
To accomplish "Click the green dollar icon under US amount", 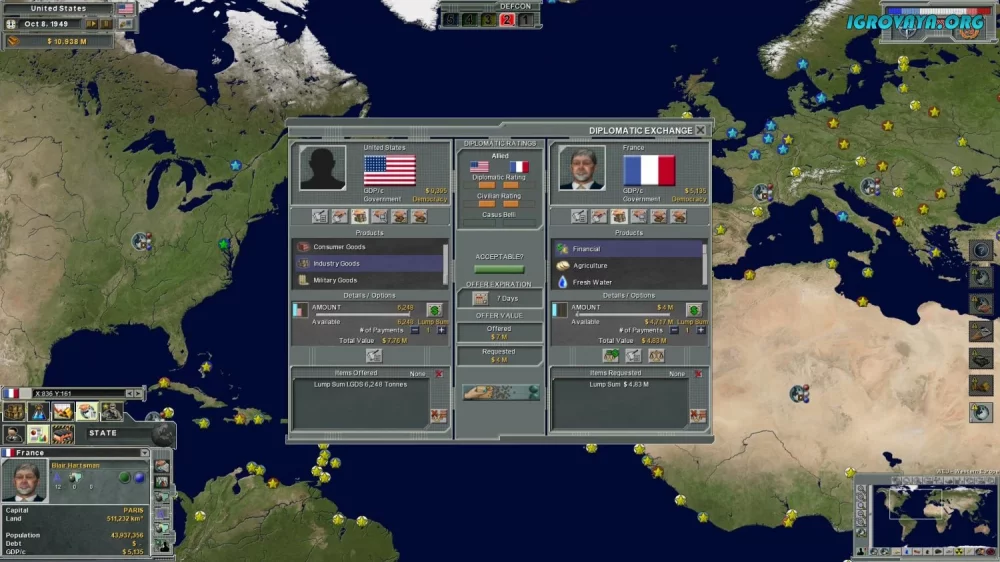I will point(434,310).
